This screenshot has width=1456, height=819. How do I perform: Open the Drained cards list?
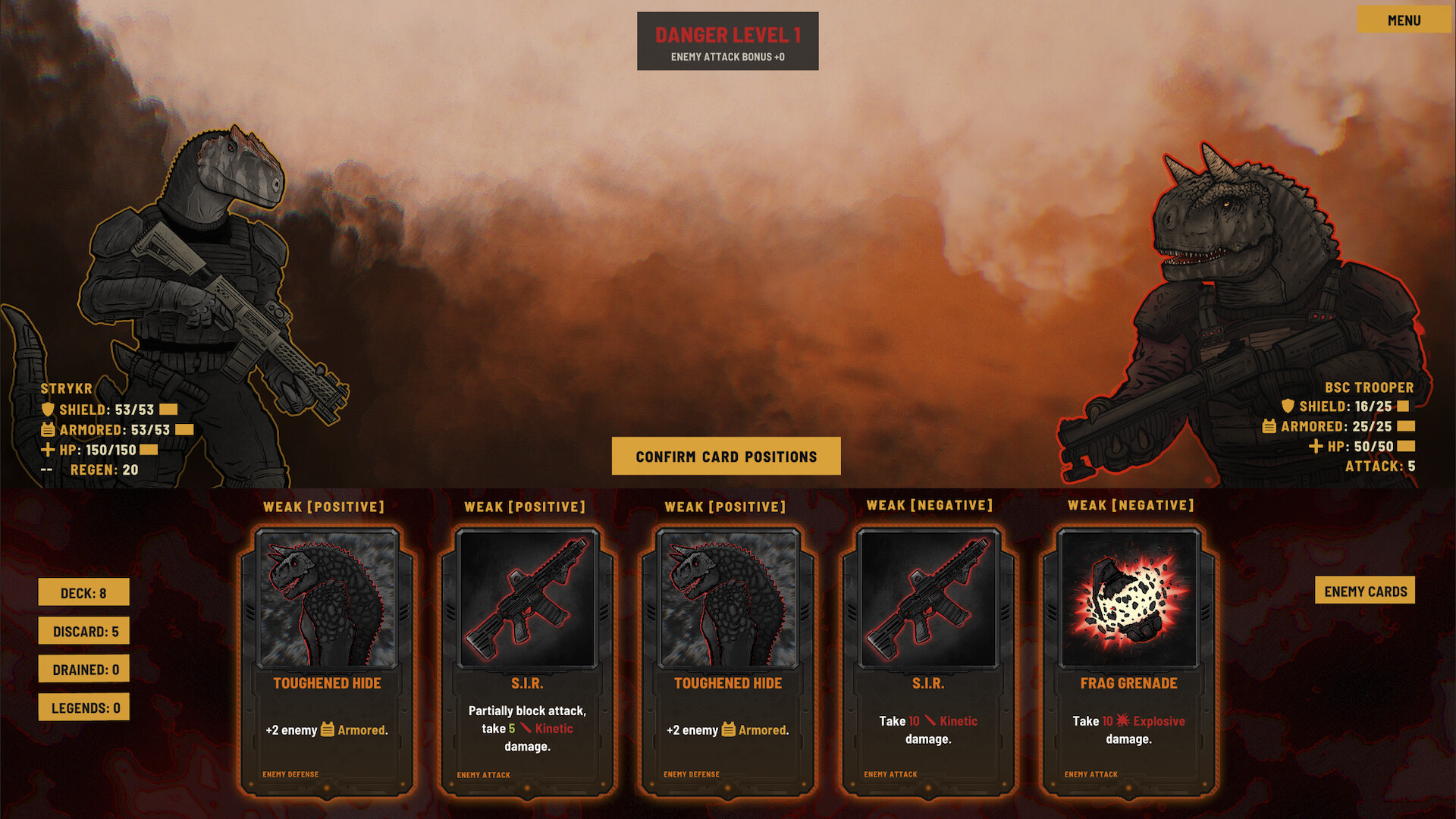point(83,670)
